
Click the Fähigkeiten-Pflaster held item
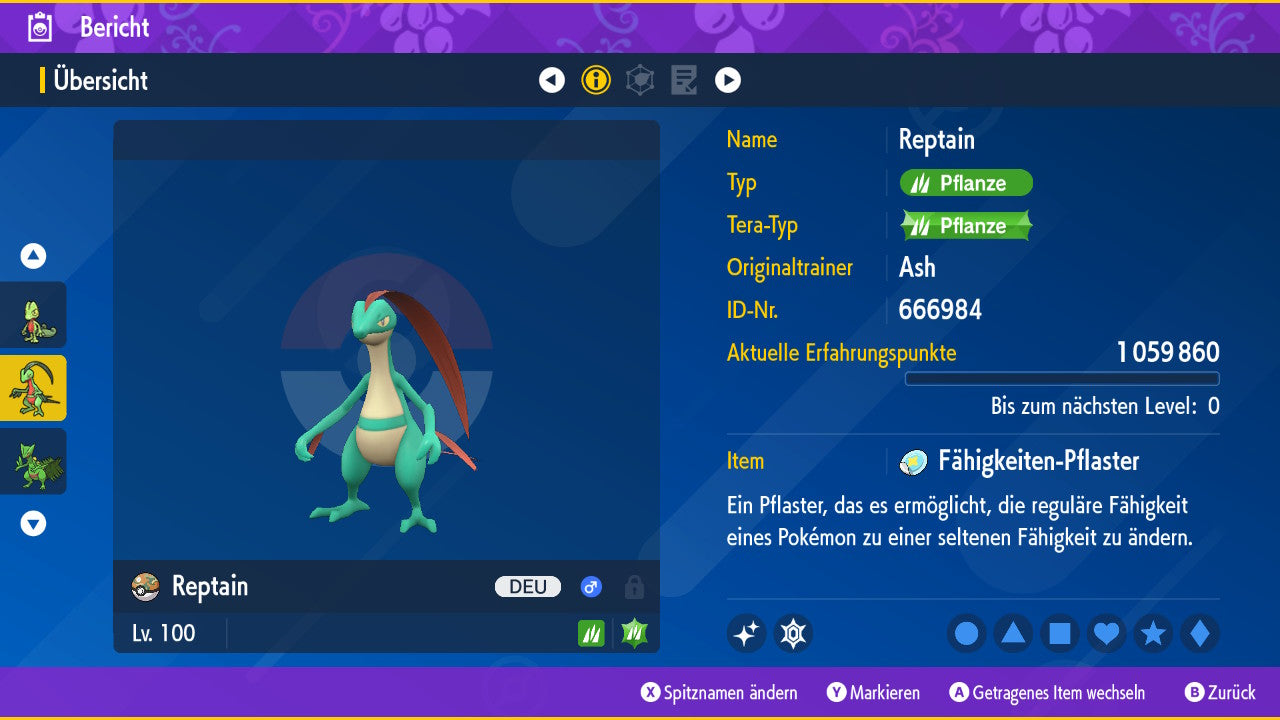pyautogui.click(x=1038, y=461)
